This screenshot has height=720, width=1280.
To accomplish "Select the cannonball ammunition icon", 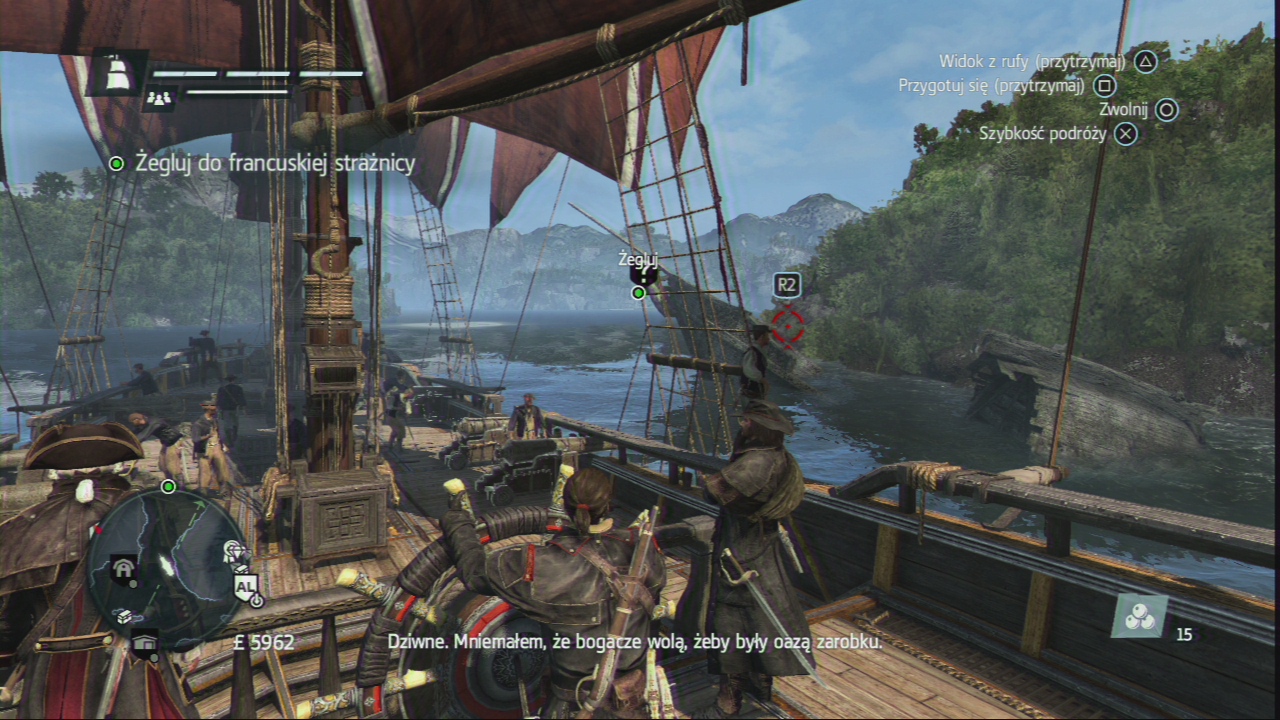I will tap(1140, 617).
